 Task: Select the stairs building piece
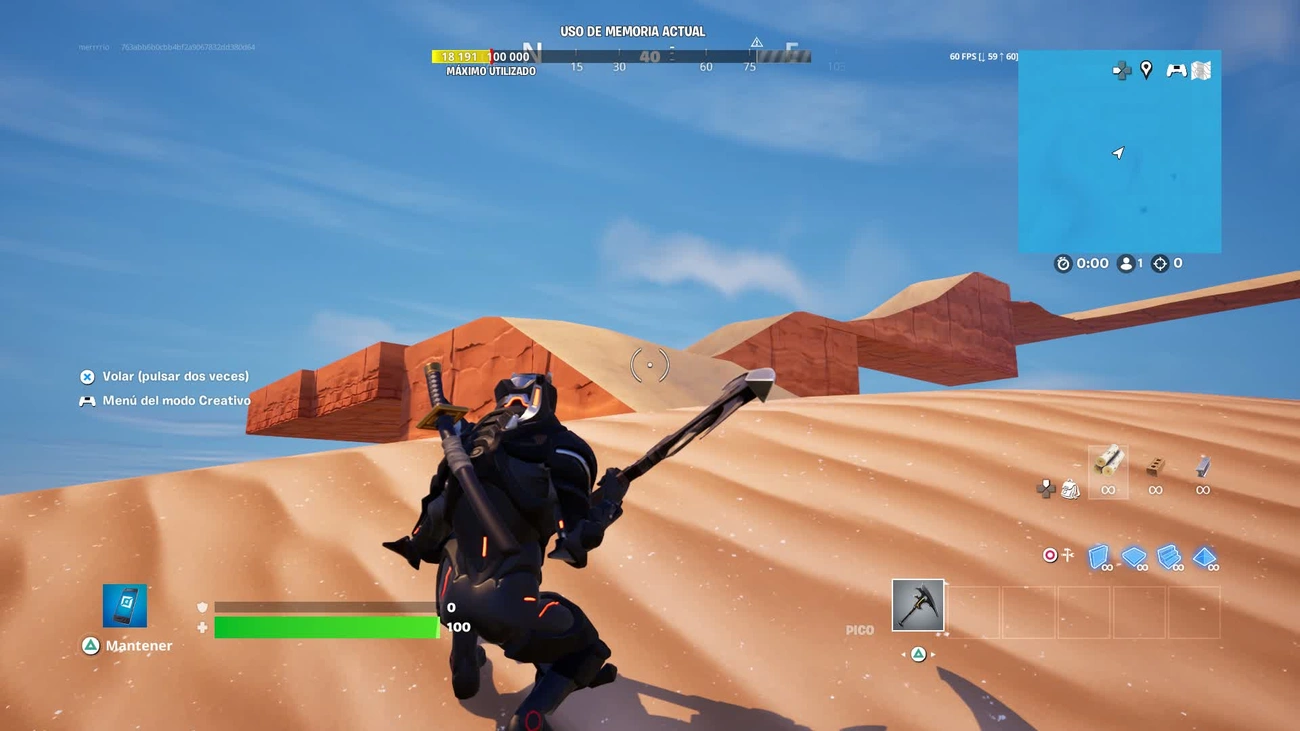[x=1169, y=557]
